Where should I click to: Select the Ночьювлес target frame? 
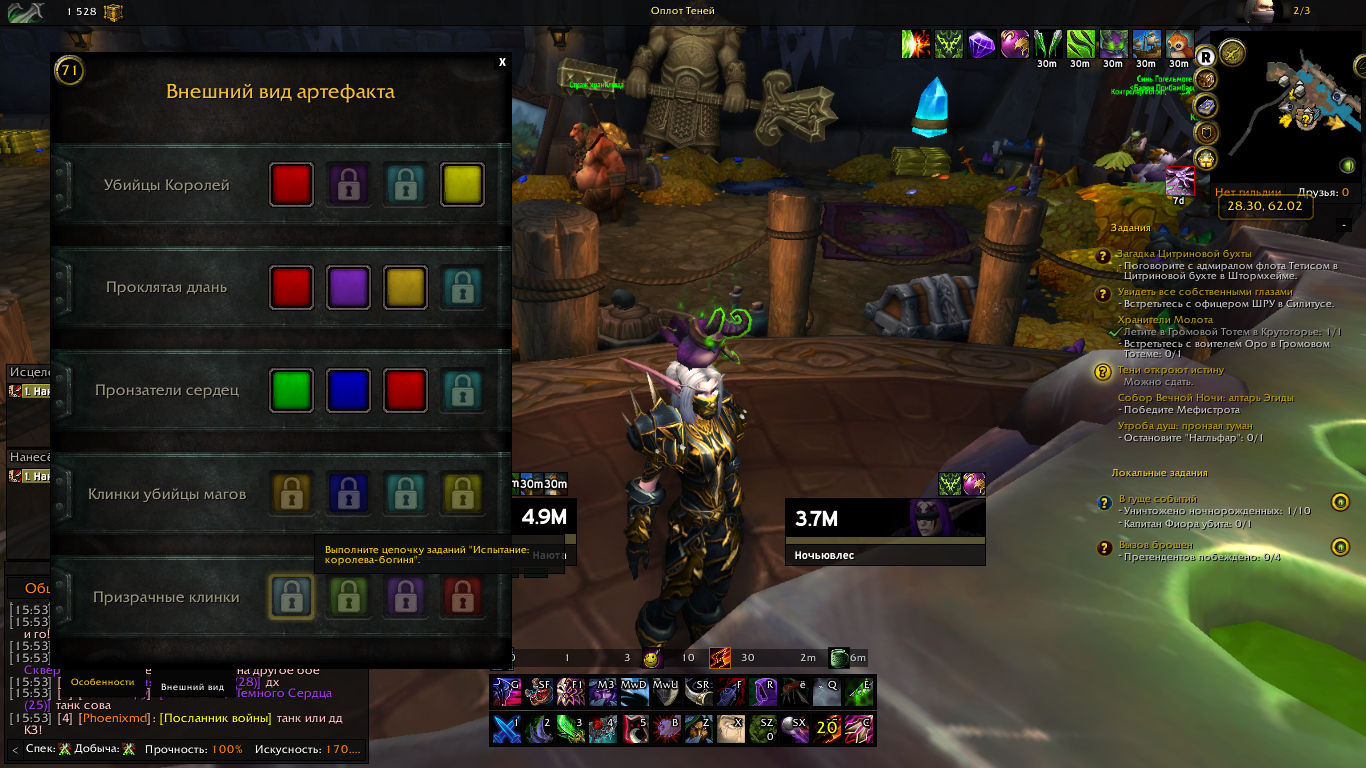point(884,530)
